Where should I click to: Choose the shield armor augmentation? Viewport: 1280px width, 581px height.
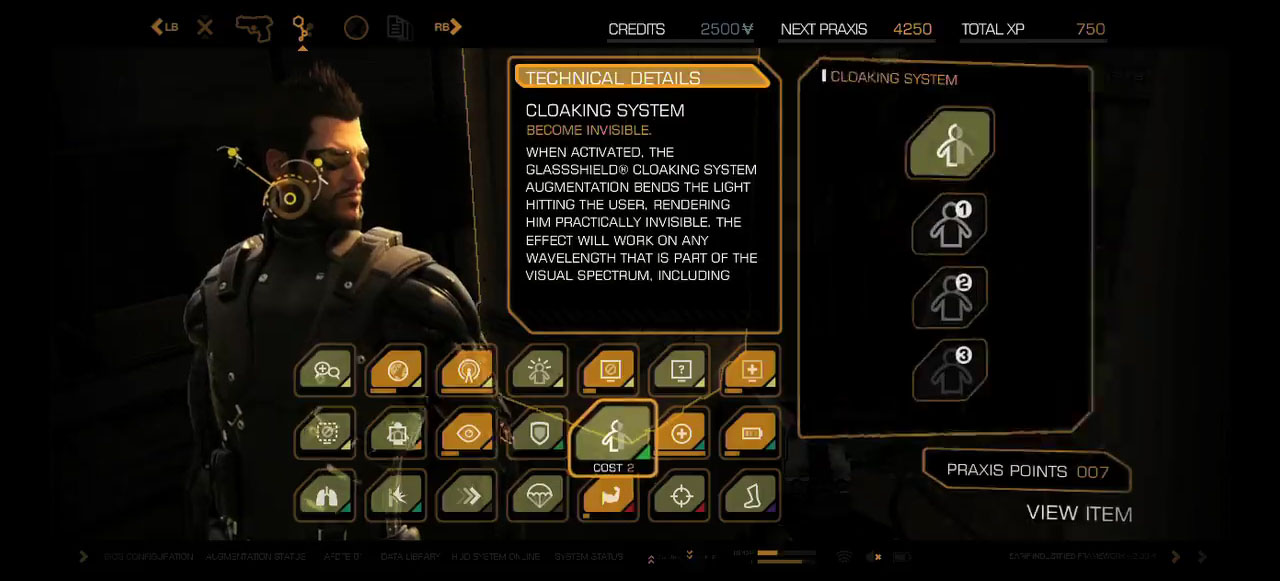(x=538, y=434)
